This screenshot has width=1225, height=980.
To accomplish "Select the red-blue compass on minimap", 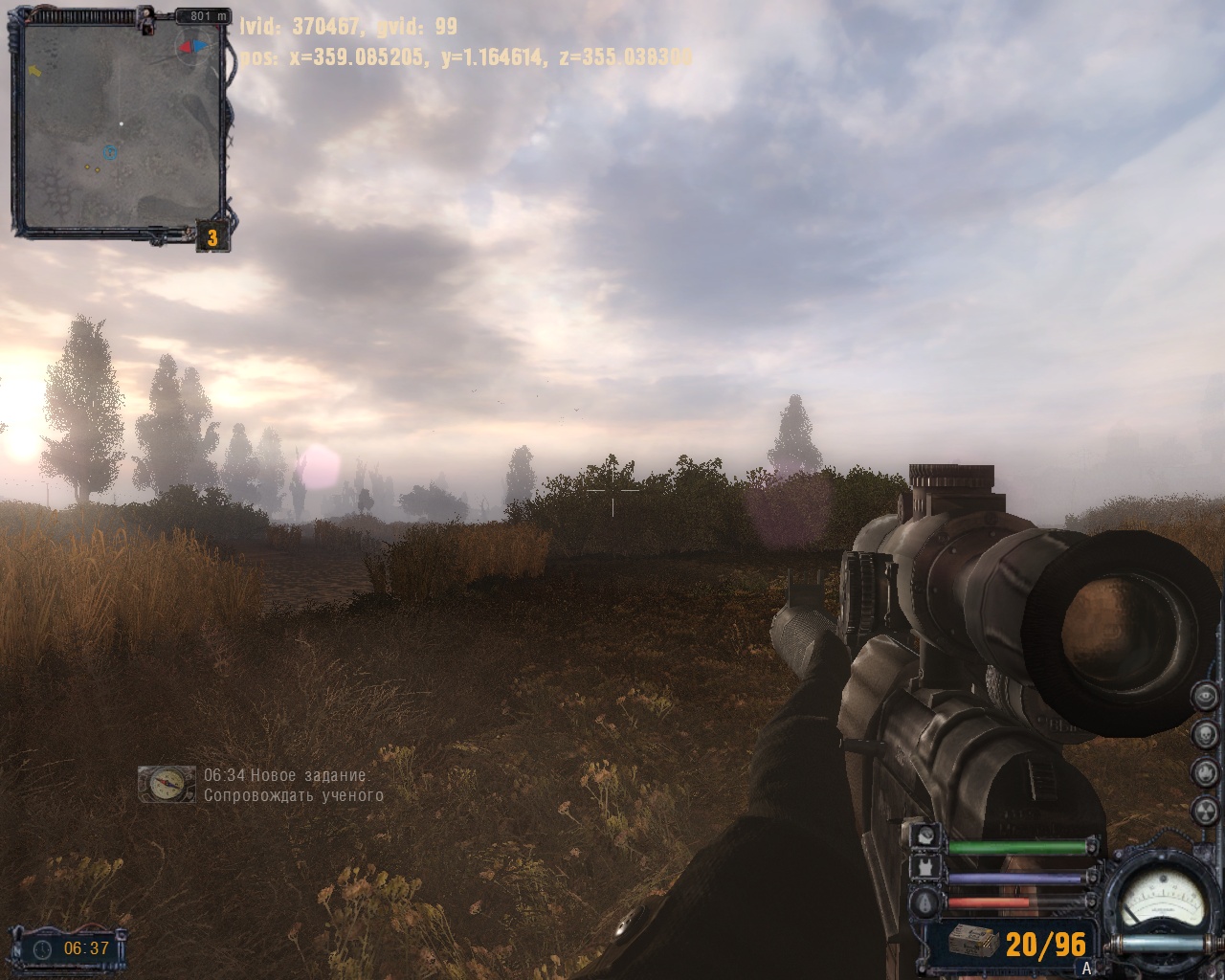I will point(192,46).
